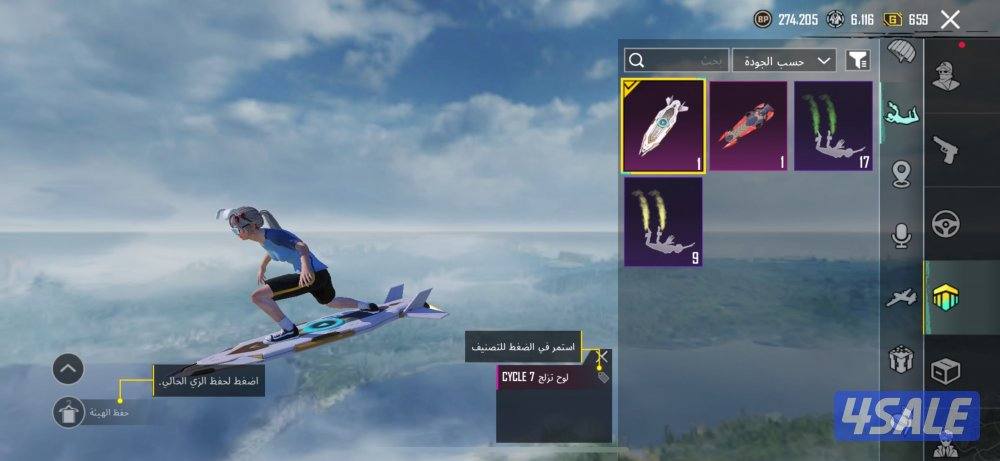Select the airplane subcategory
The height and width of the screenshot is (461, 1000).
[x=902, y=297]
